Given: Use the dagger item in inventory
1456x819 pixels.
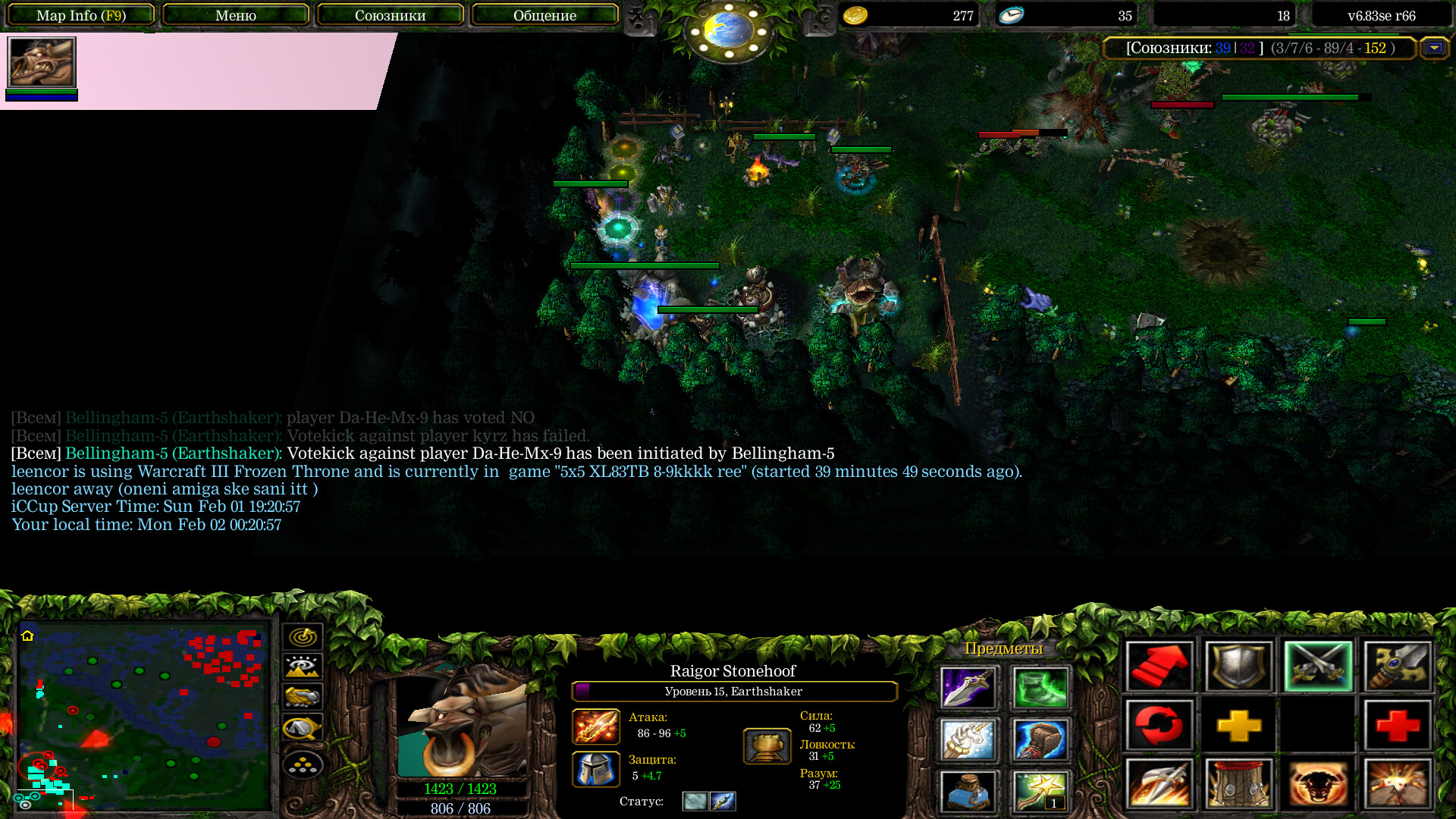Looking at the screenshot, I should pos(968,687).
